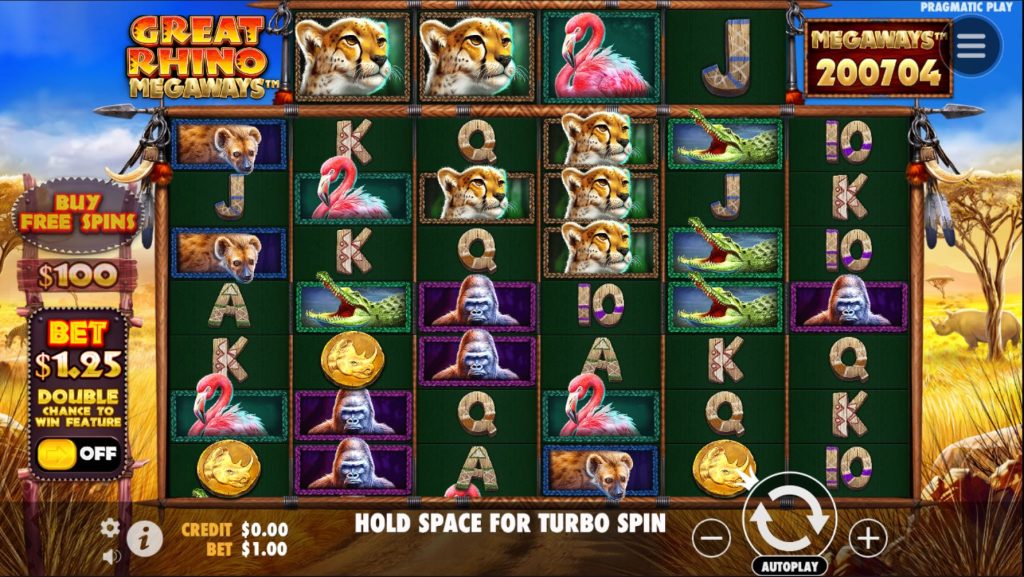Toggle the Double Chance to Win feature
1024x577 pixels.
(x=78, y=451)
